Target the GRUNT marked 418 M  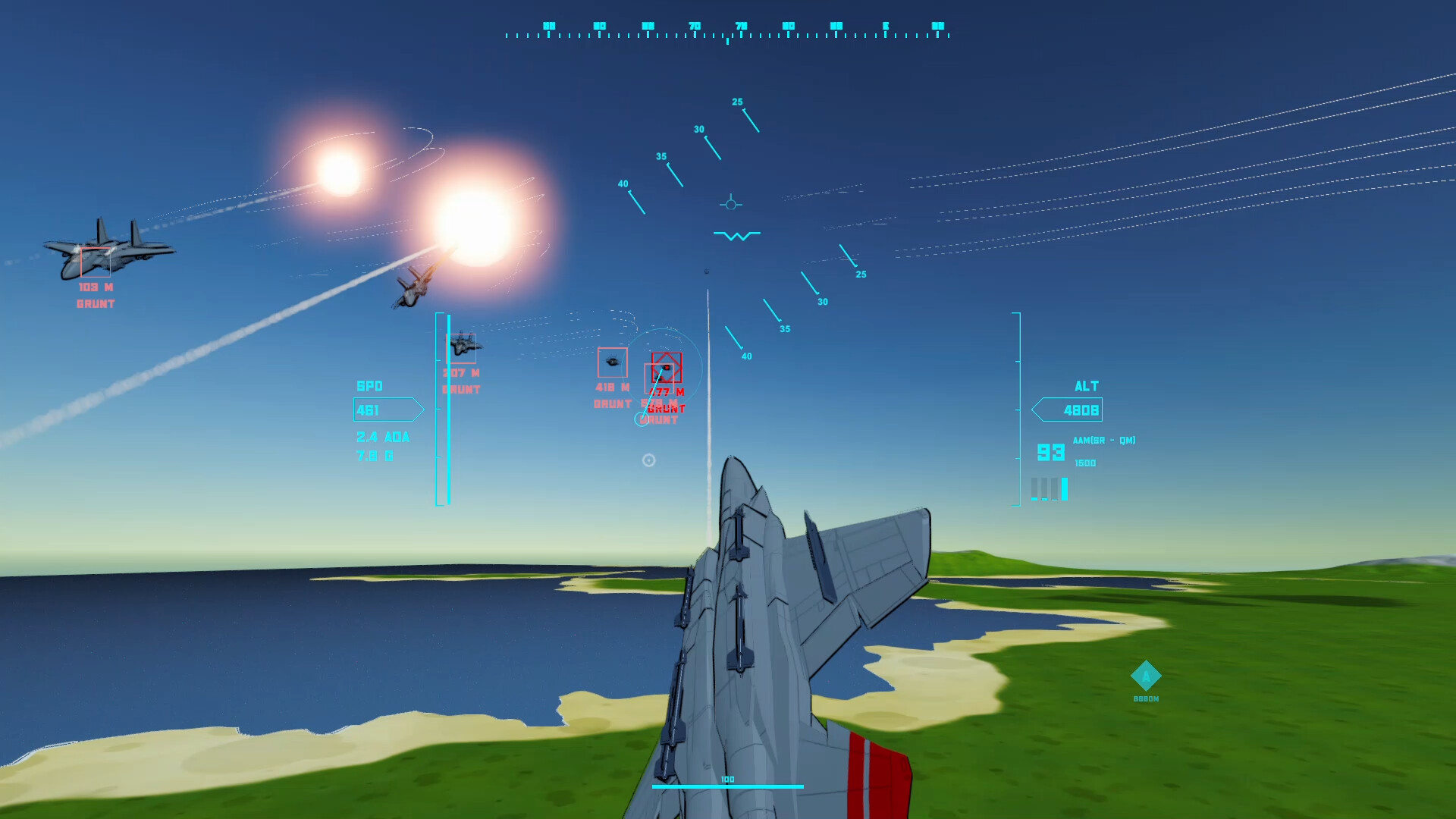click(613, 362)
